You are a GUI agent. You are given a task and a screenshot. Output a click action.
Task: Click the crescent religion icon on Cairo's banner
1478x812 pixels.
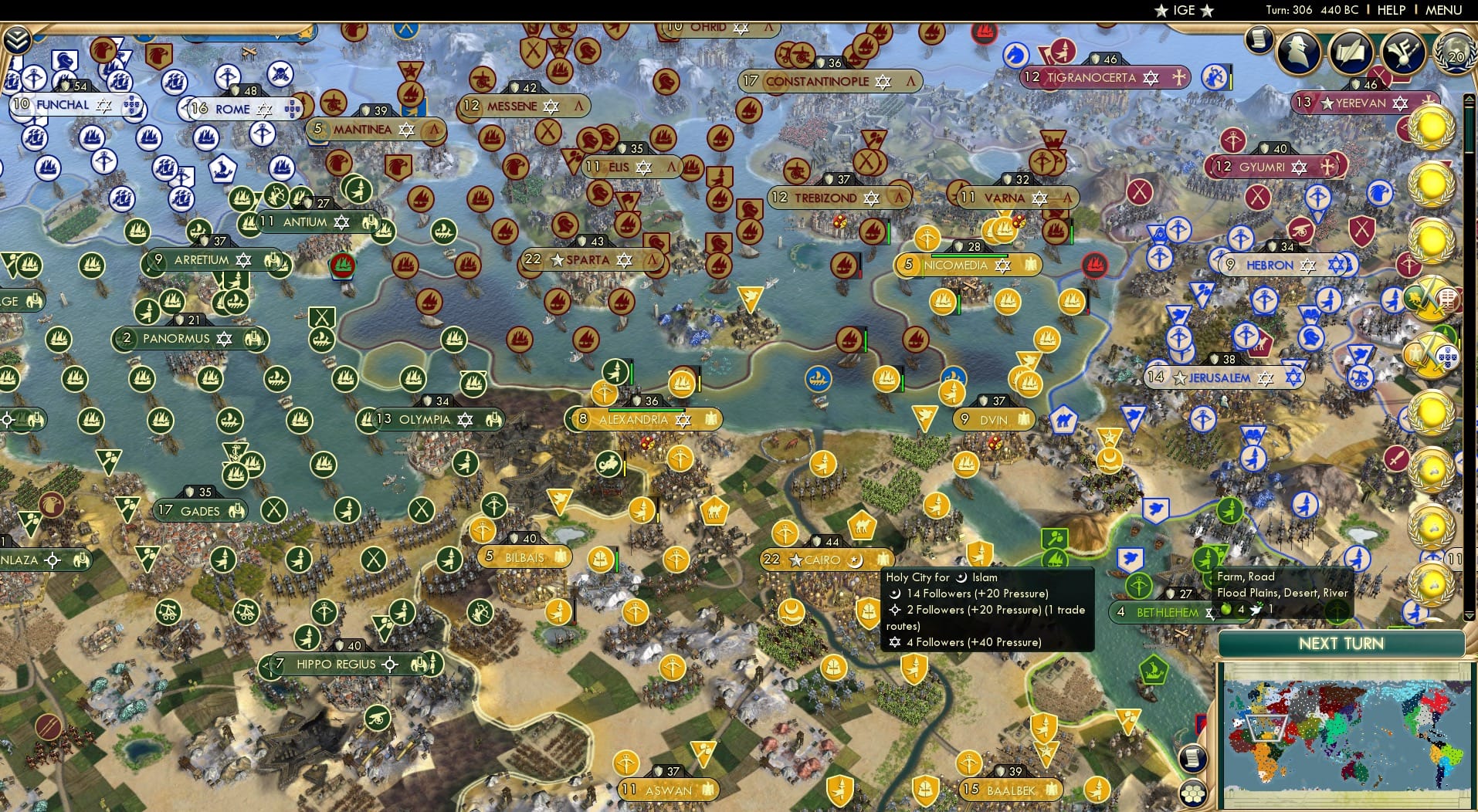pos(856,561)
